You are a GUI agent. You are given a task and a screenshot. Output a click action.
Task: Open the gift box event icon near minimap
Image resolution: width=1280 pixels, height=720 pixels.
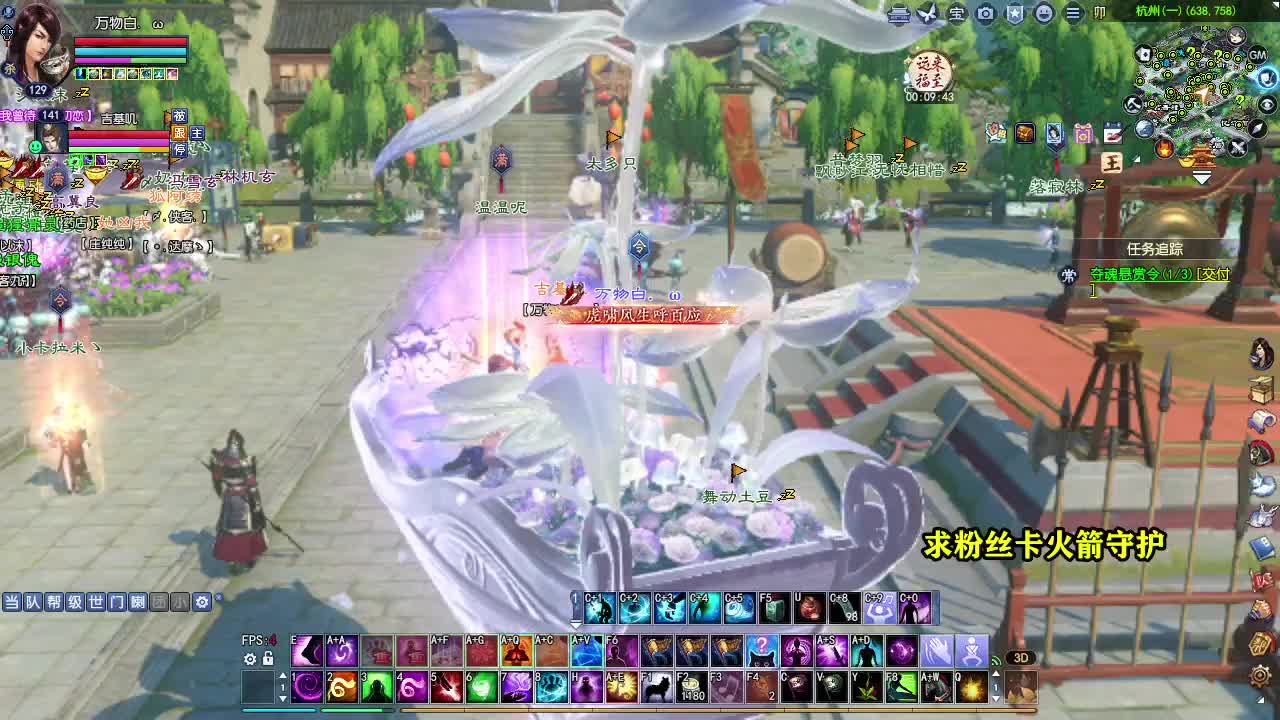(x=1082, y=133)
